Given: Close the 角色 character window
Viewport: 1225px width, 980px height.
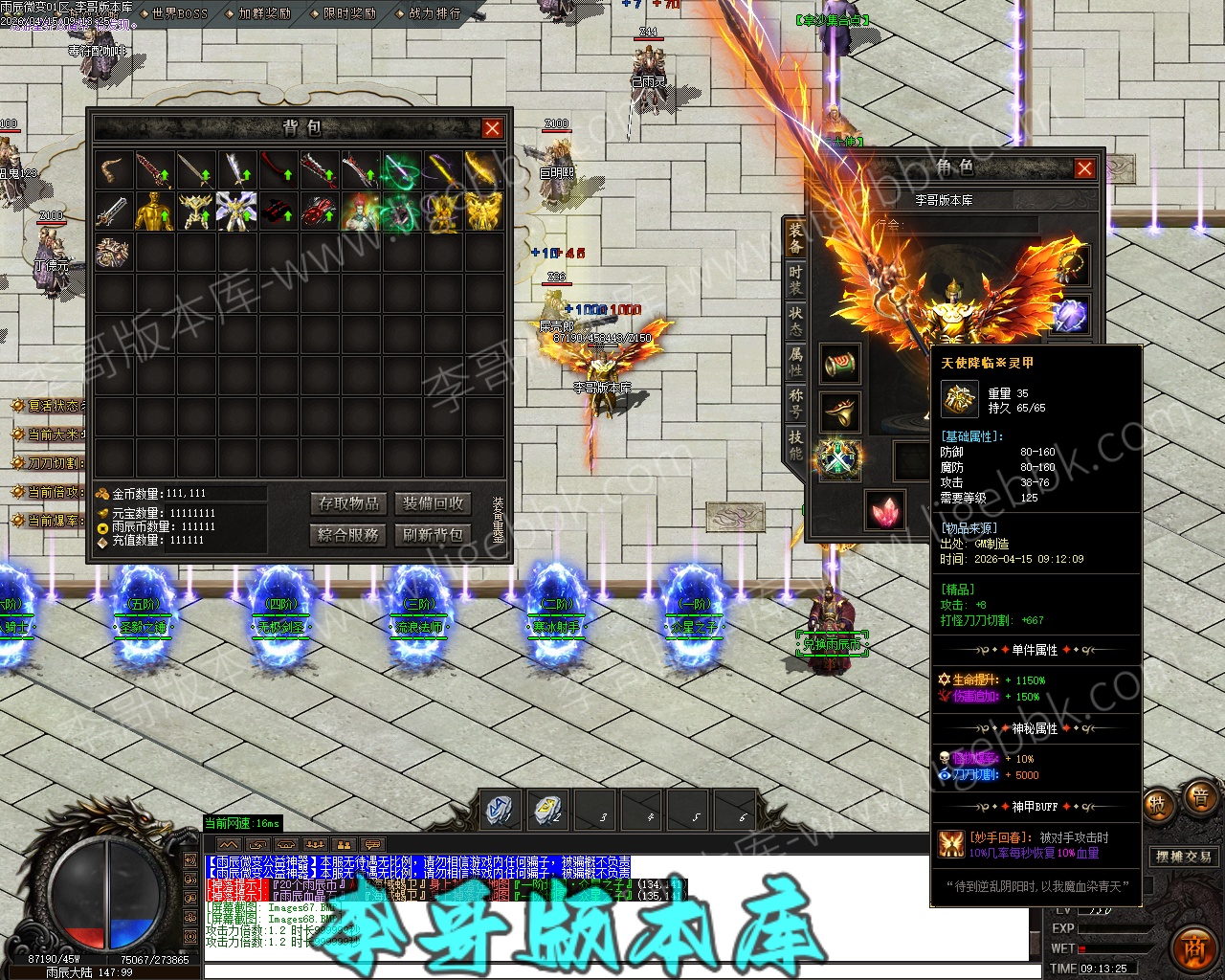Looking at the screenshot, I should pos(1084,168).
